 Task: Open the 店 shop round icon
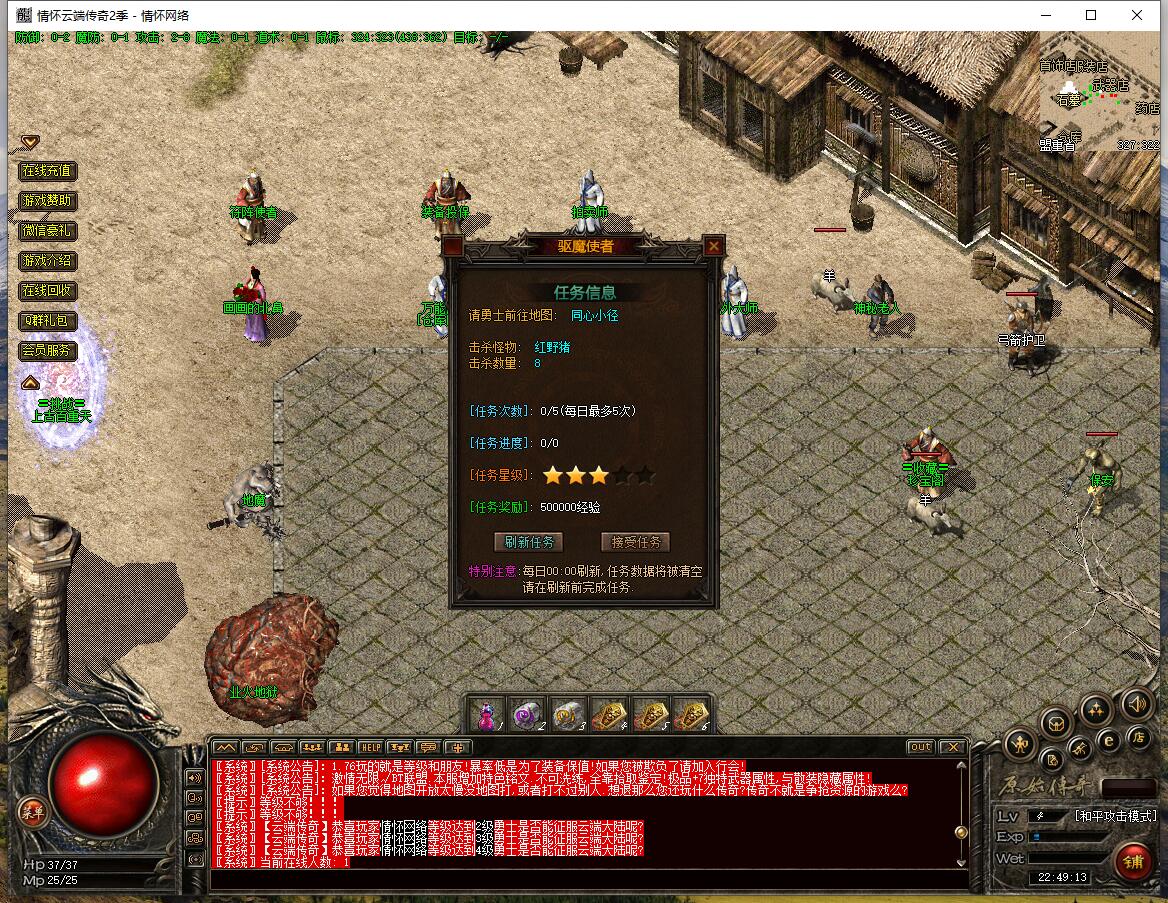click(x=1137, y=736)
